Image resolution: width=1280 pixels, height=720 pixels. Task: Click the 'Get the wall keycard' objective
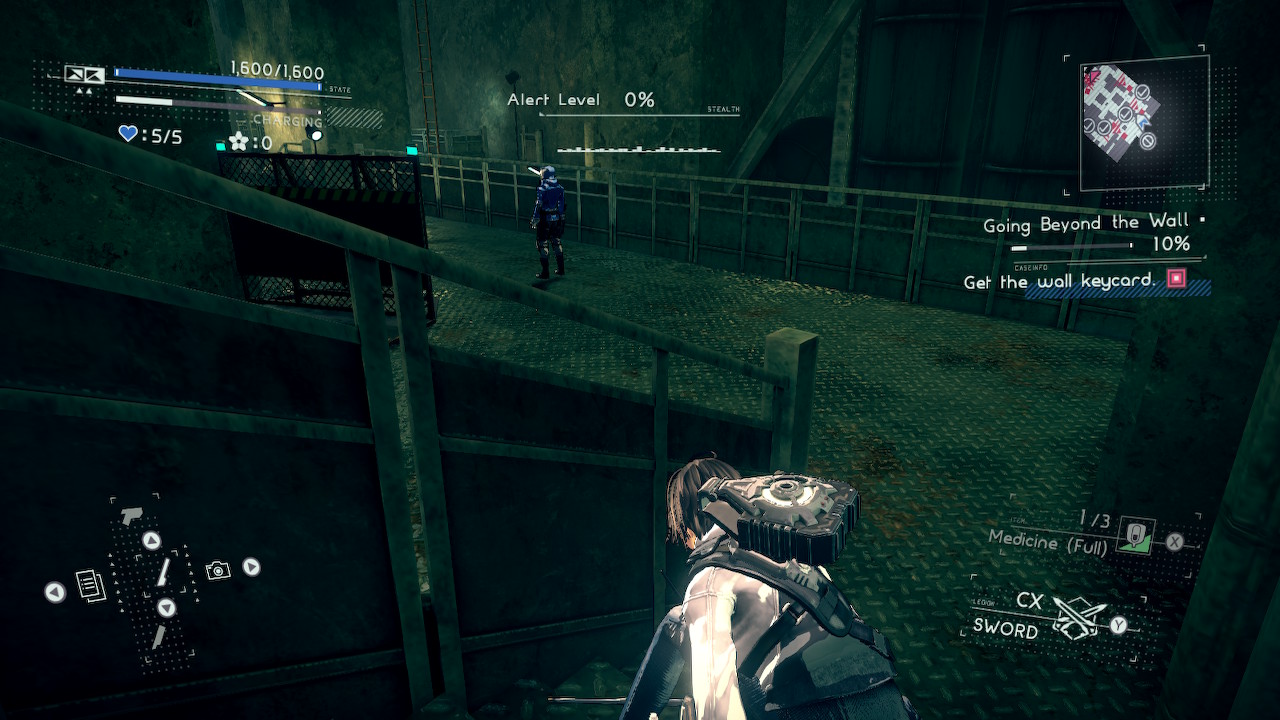(x=1060, y=282)
